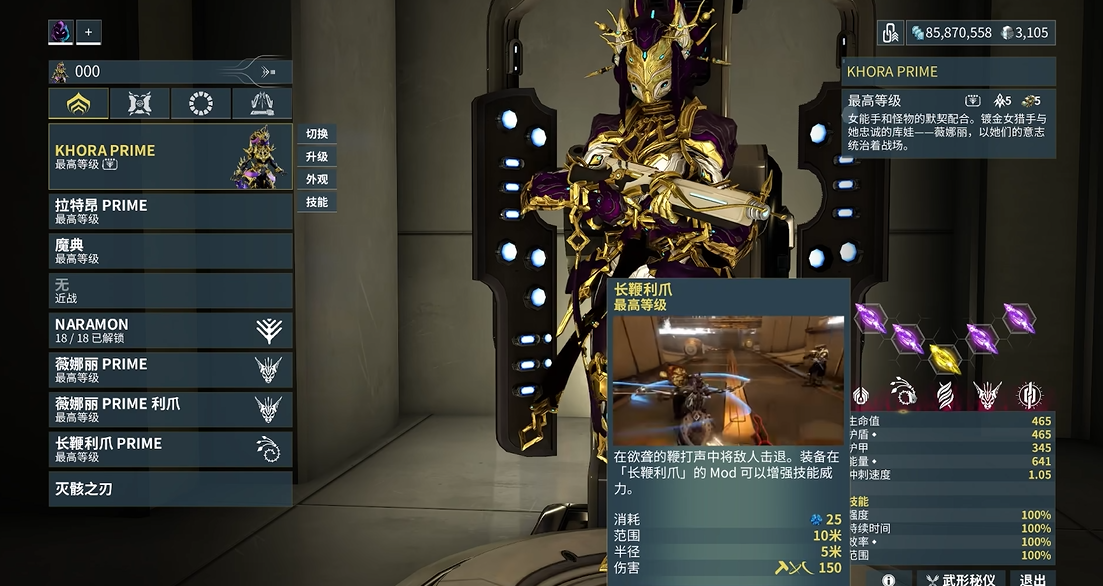Viewport: 1103px width, 586px height.
Task: Select the 拉特昂 PRIME primary weapon row
Action: click(x=170, y=211)
